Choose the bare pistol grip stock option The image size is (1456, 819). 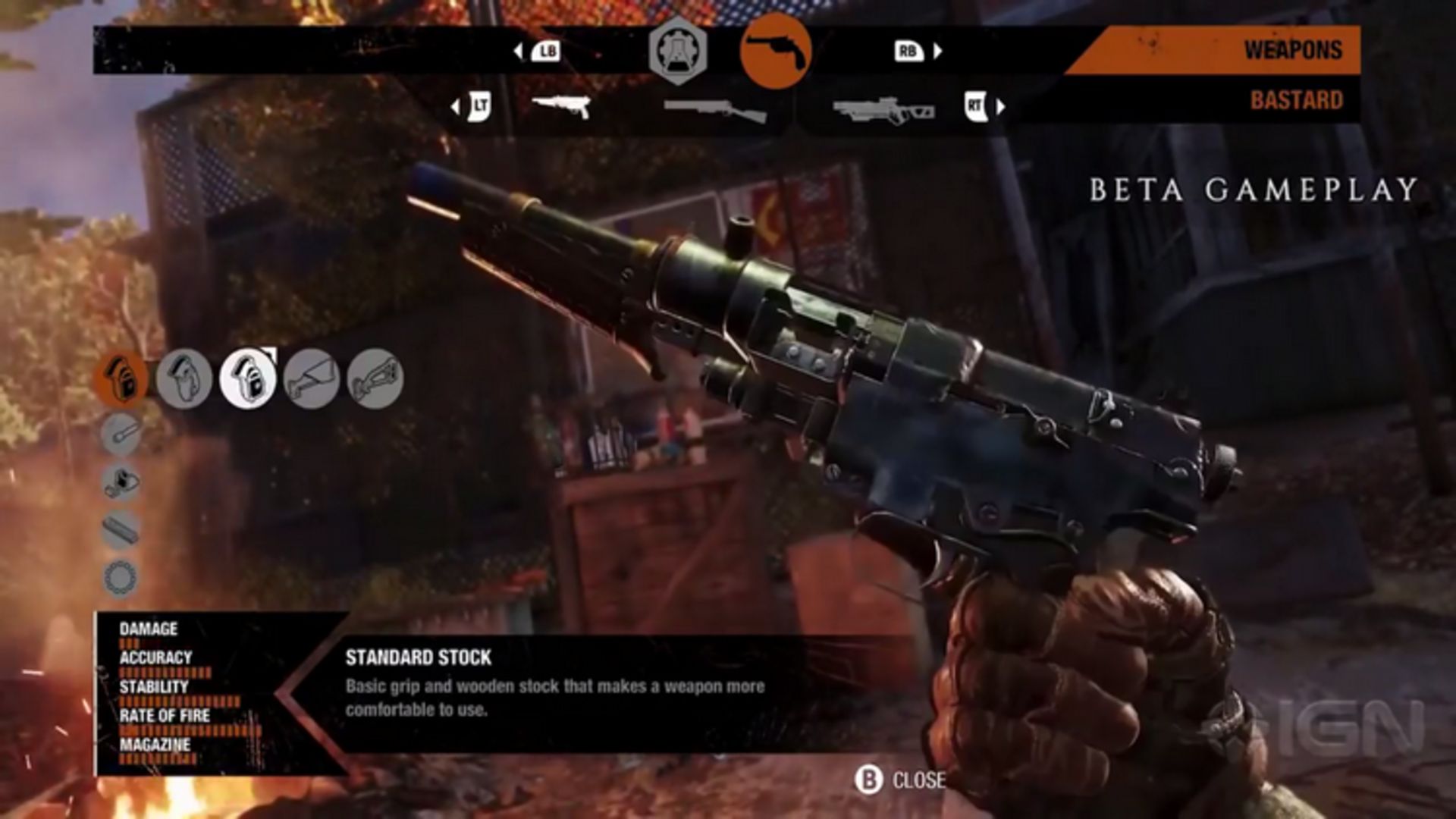click(x=184, y=378)
